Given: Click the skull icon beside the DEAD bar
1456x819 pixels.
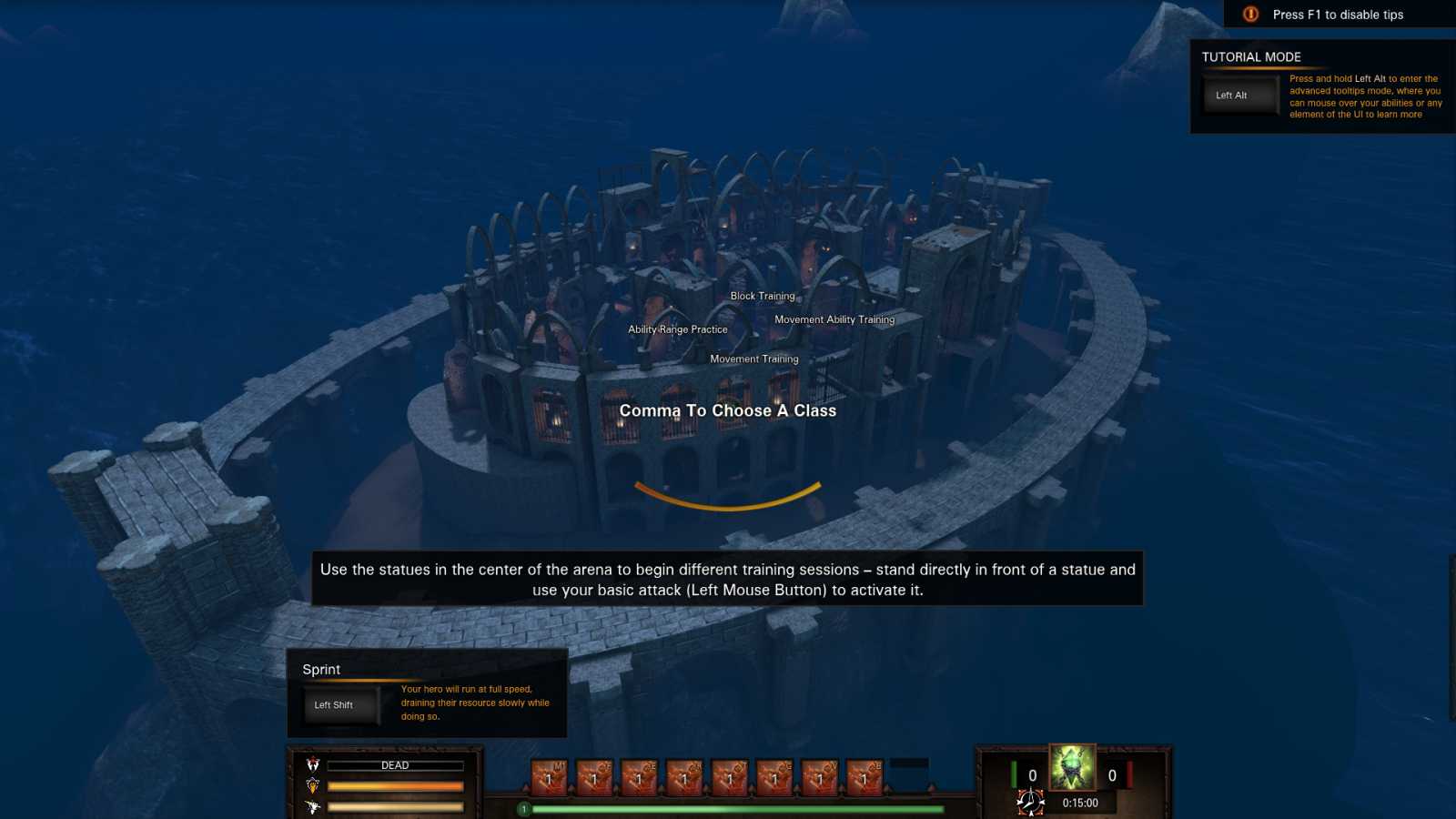Looking at the screenshot, I should click(313, 764).
